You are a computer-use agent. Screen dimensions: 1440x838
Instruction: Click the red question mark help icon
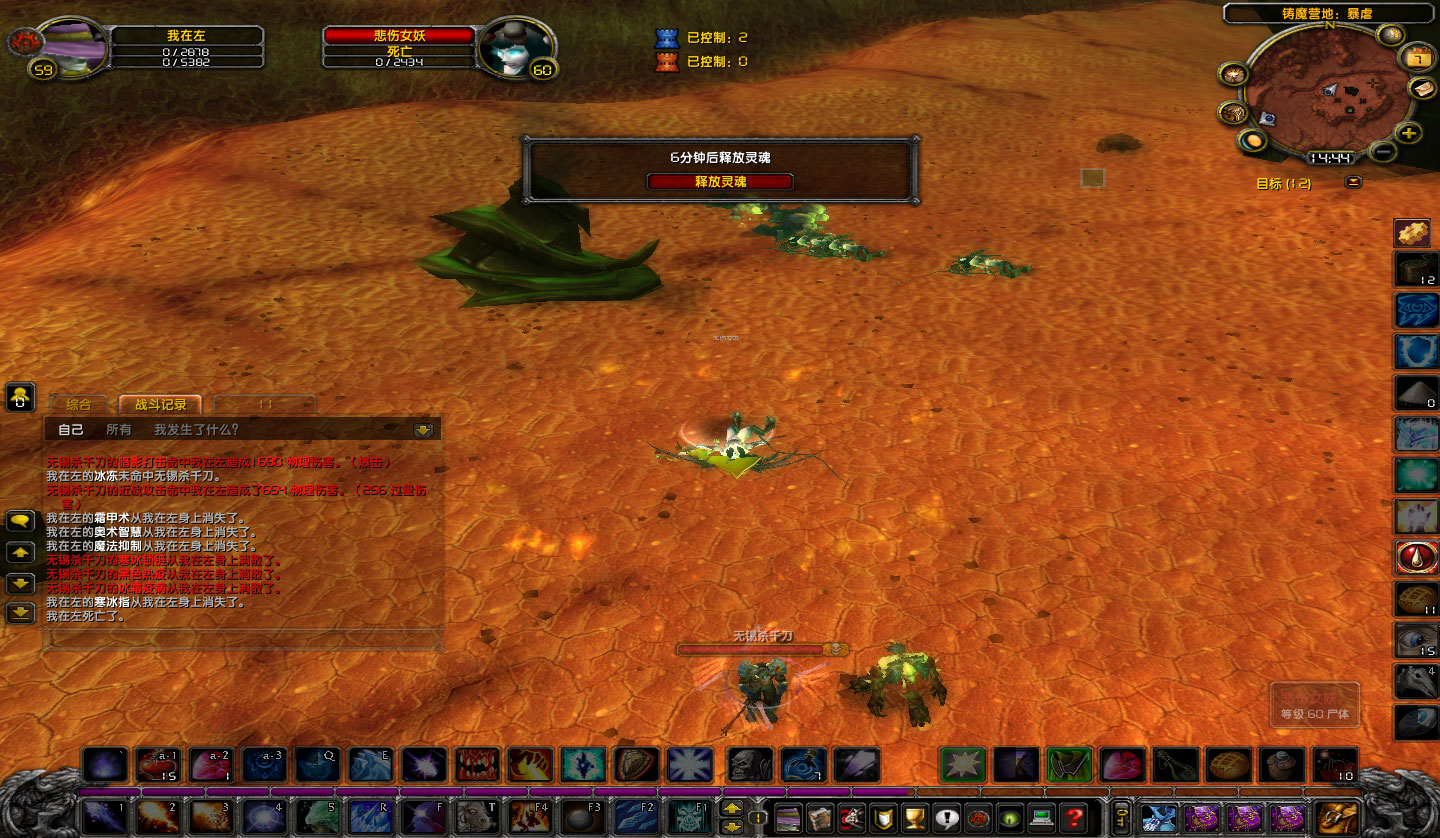tap(1072, 819)
